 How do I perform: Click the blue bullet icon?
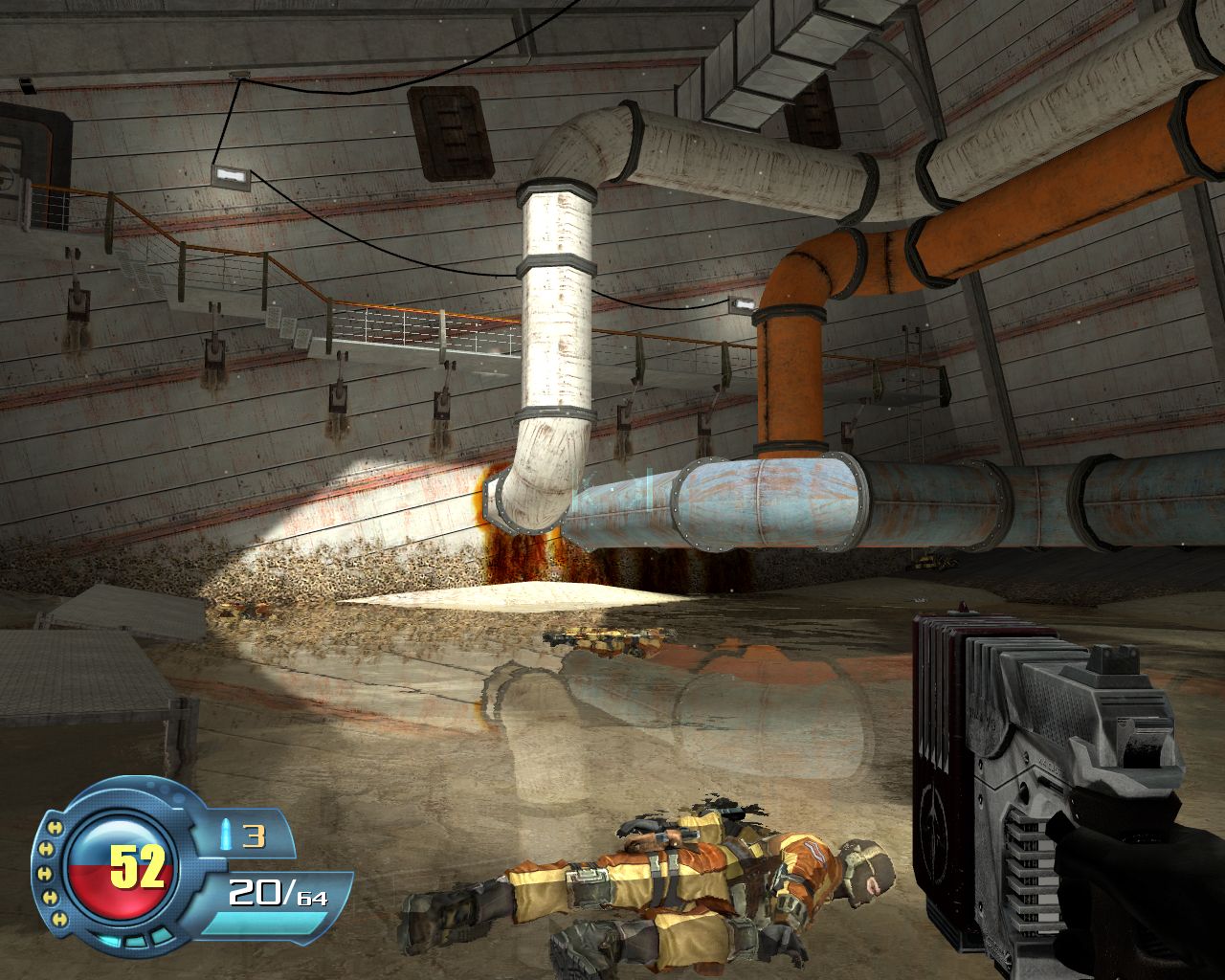225,835
